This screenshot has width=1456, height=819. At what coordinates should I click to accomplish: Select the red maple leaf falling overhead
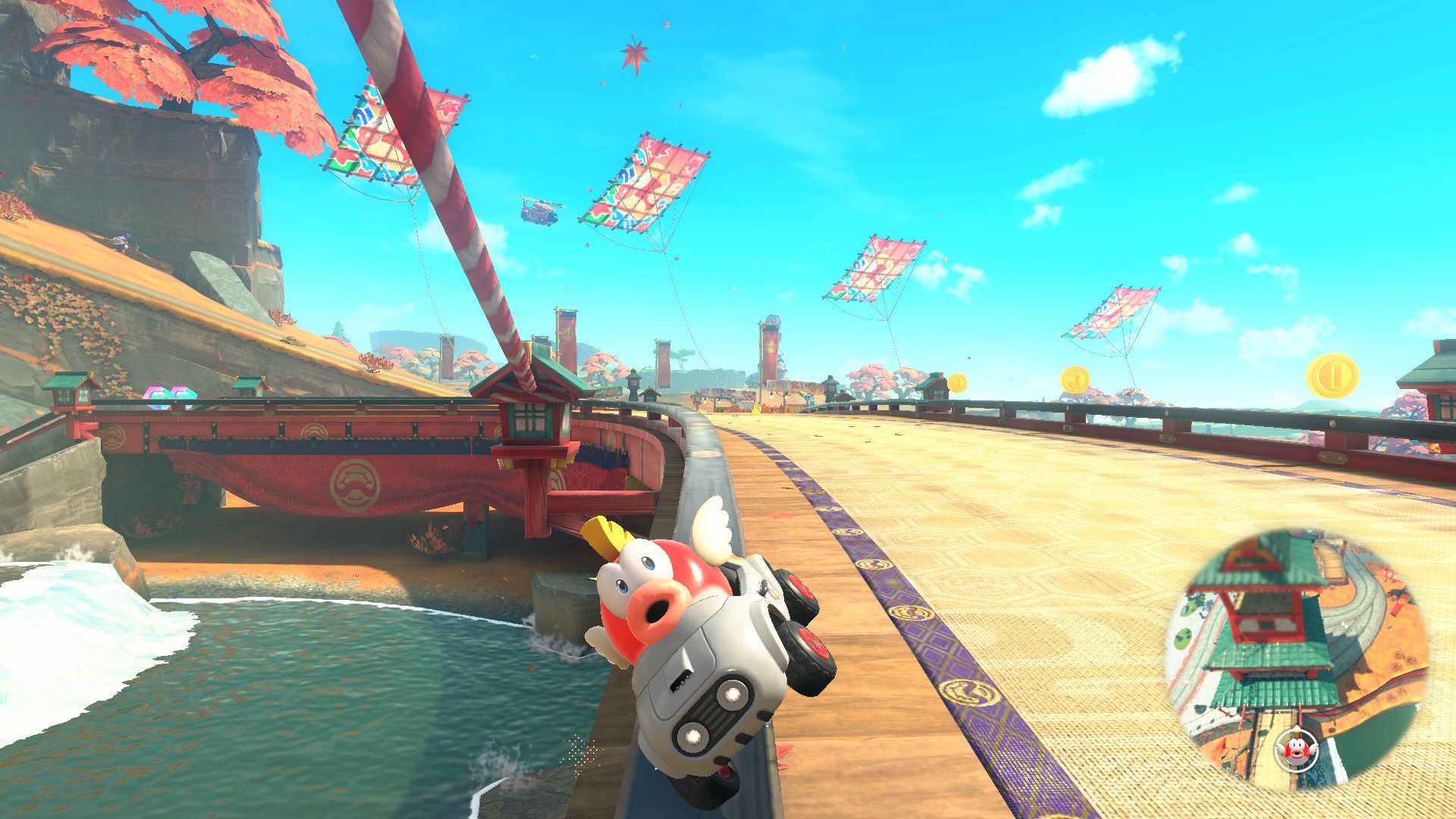coord(635,55)
